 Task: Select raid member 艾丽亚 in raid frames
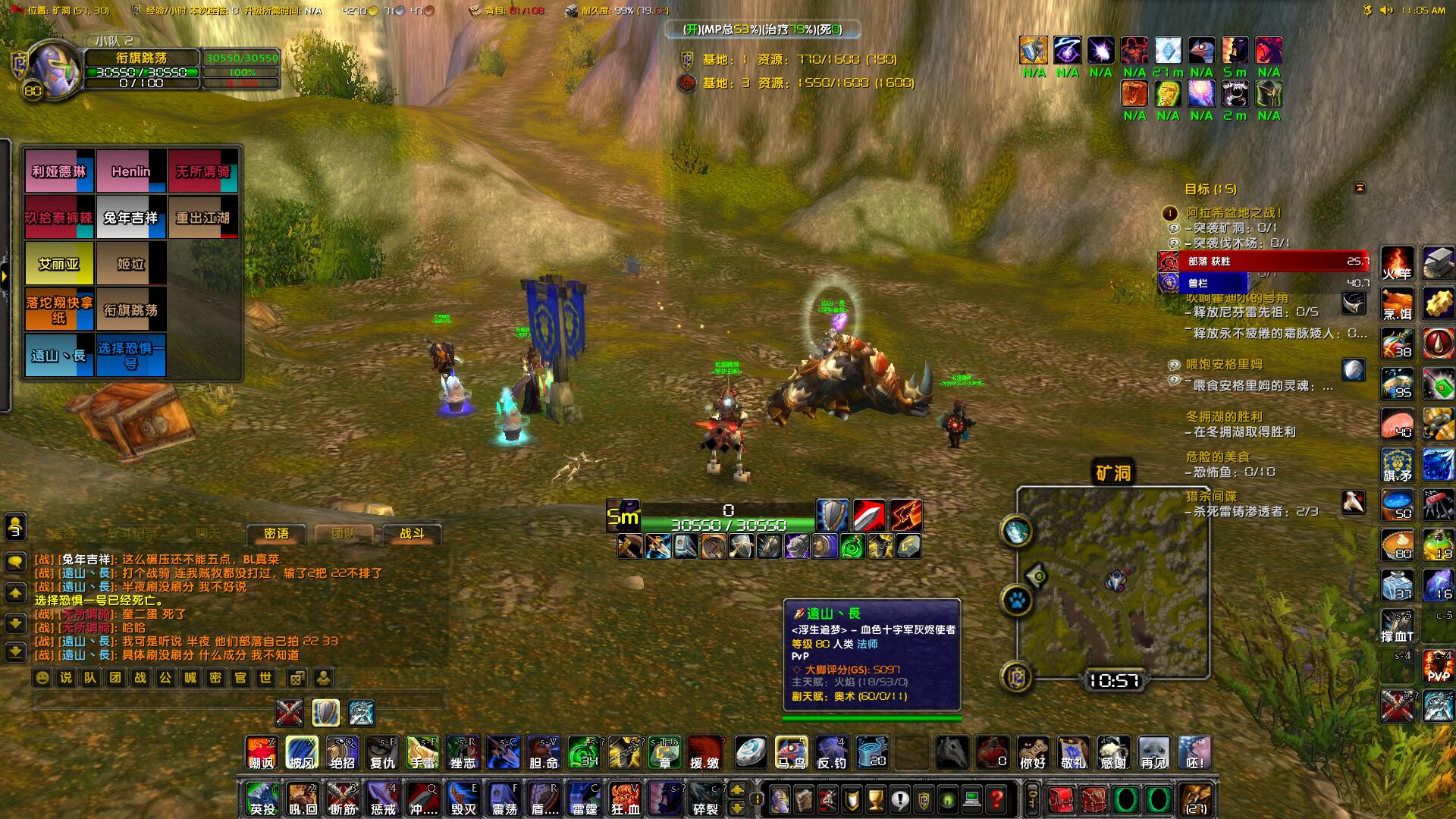[59, 264]
